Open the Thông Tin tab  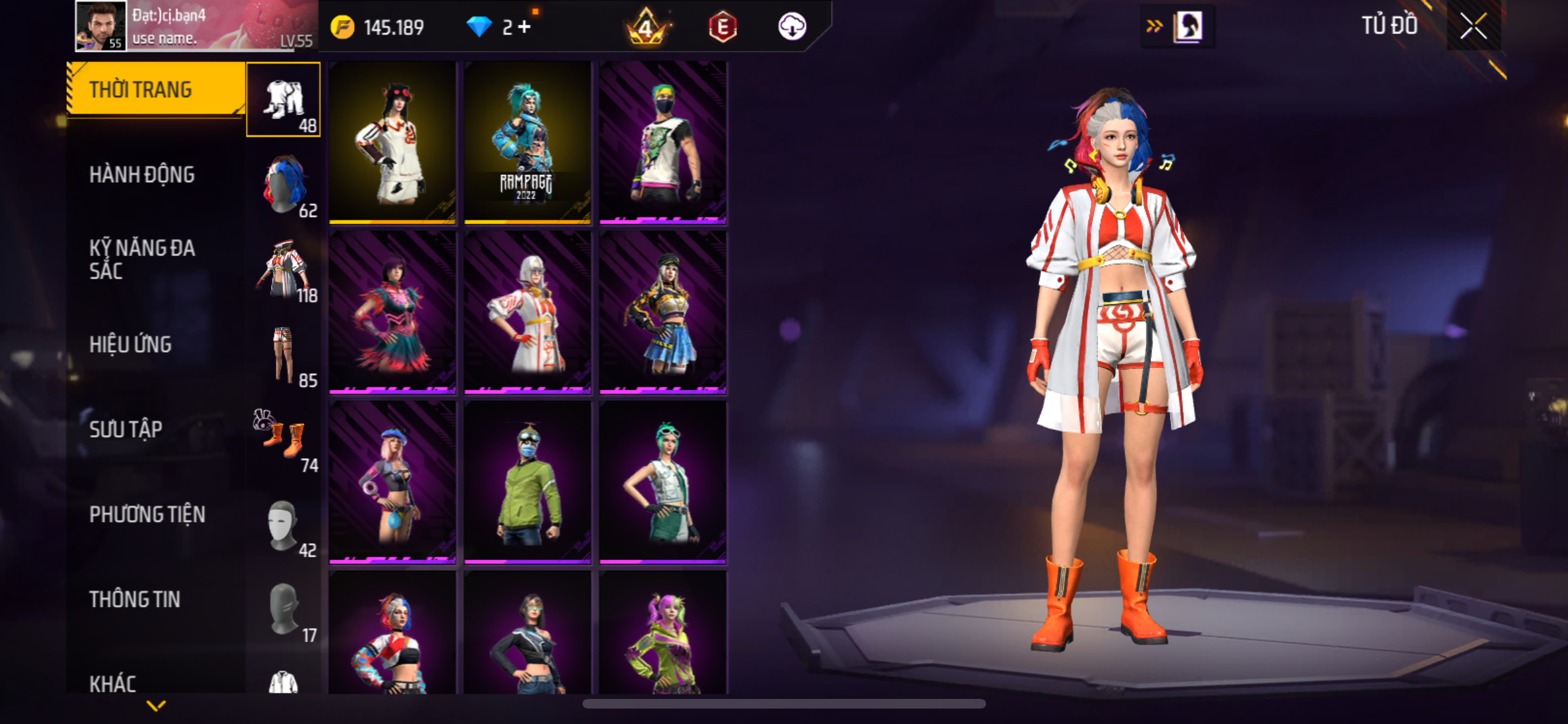(135, 599)
